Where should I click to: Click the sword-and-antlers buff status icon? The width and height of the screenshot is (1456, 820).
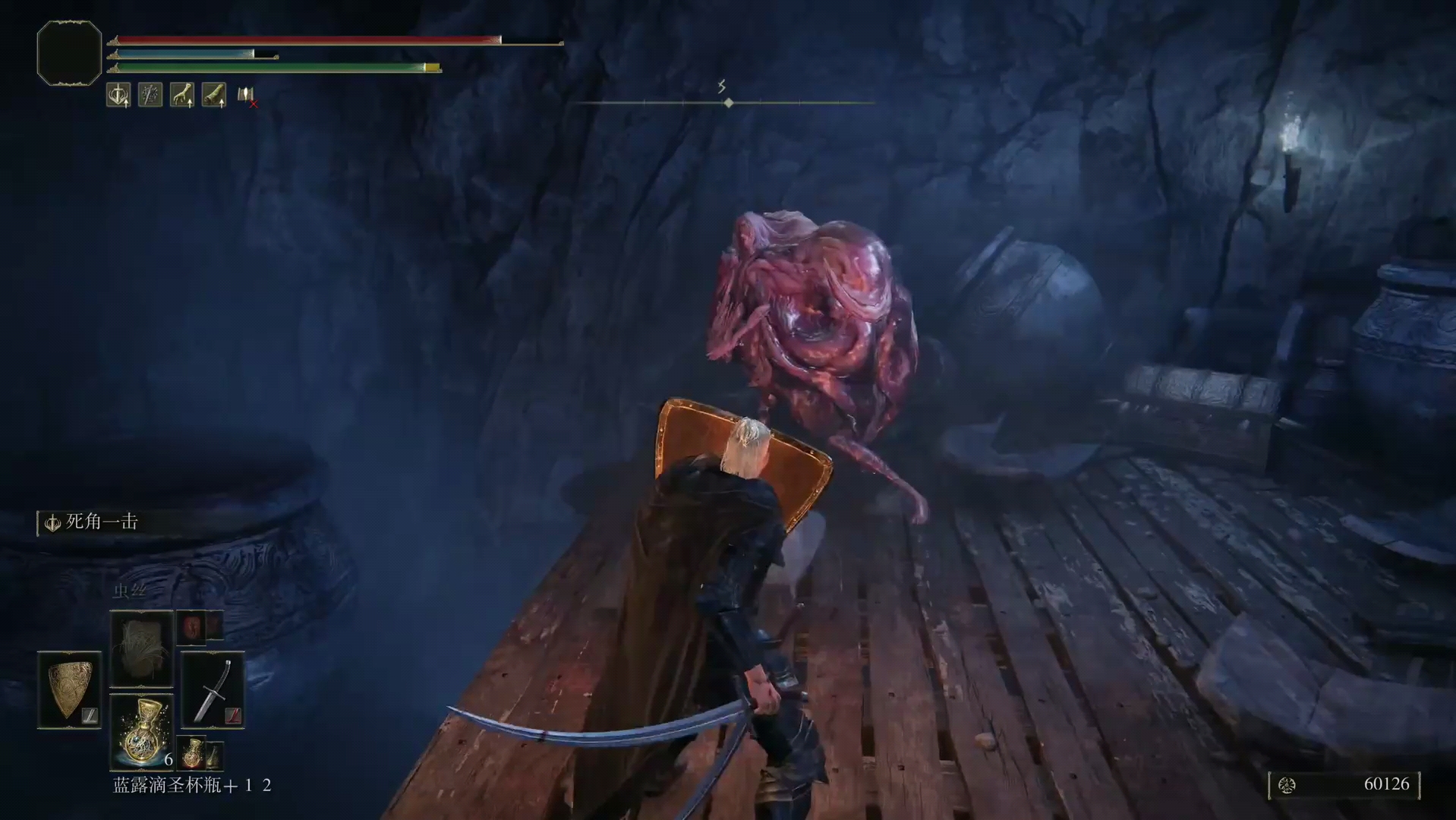118,95
